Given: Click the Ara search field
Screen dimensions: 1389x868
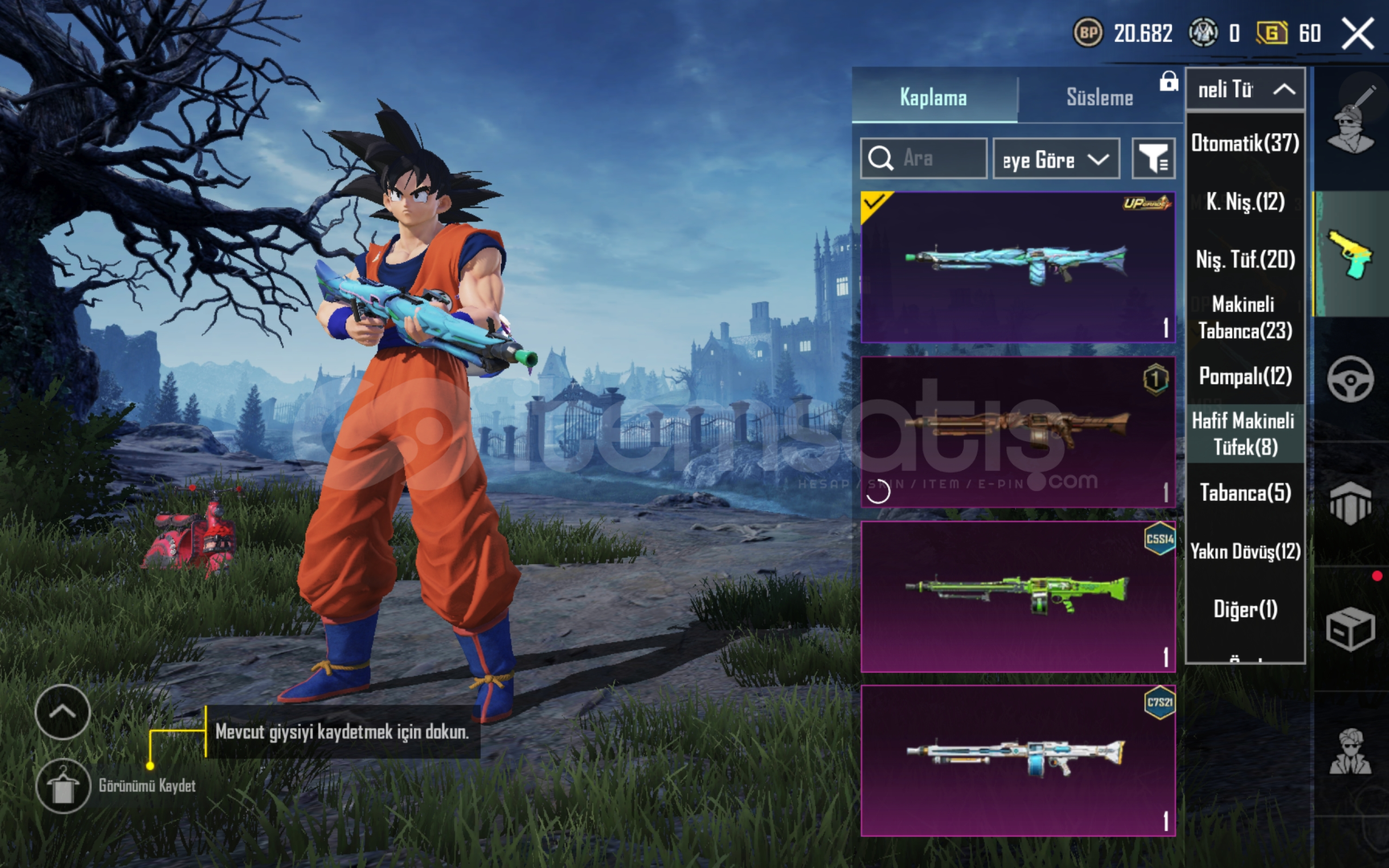Looking at the screenshot, I should click(x=924, y=158).
